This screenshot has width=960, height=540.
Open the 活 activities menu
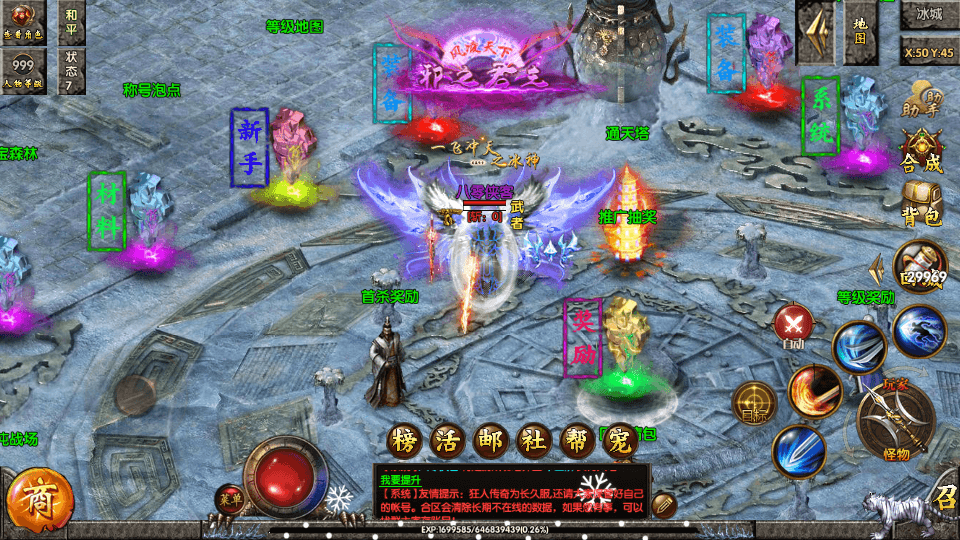point(447,440)
